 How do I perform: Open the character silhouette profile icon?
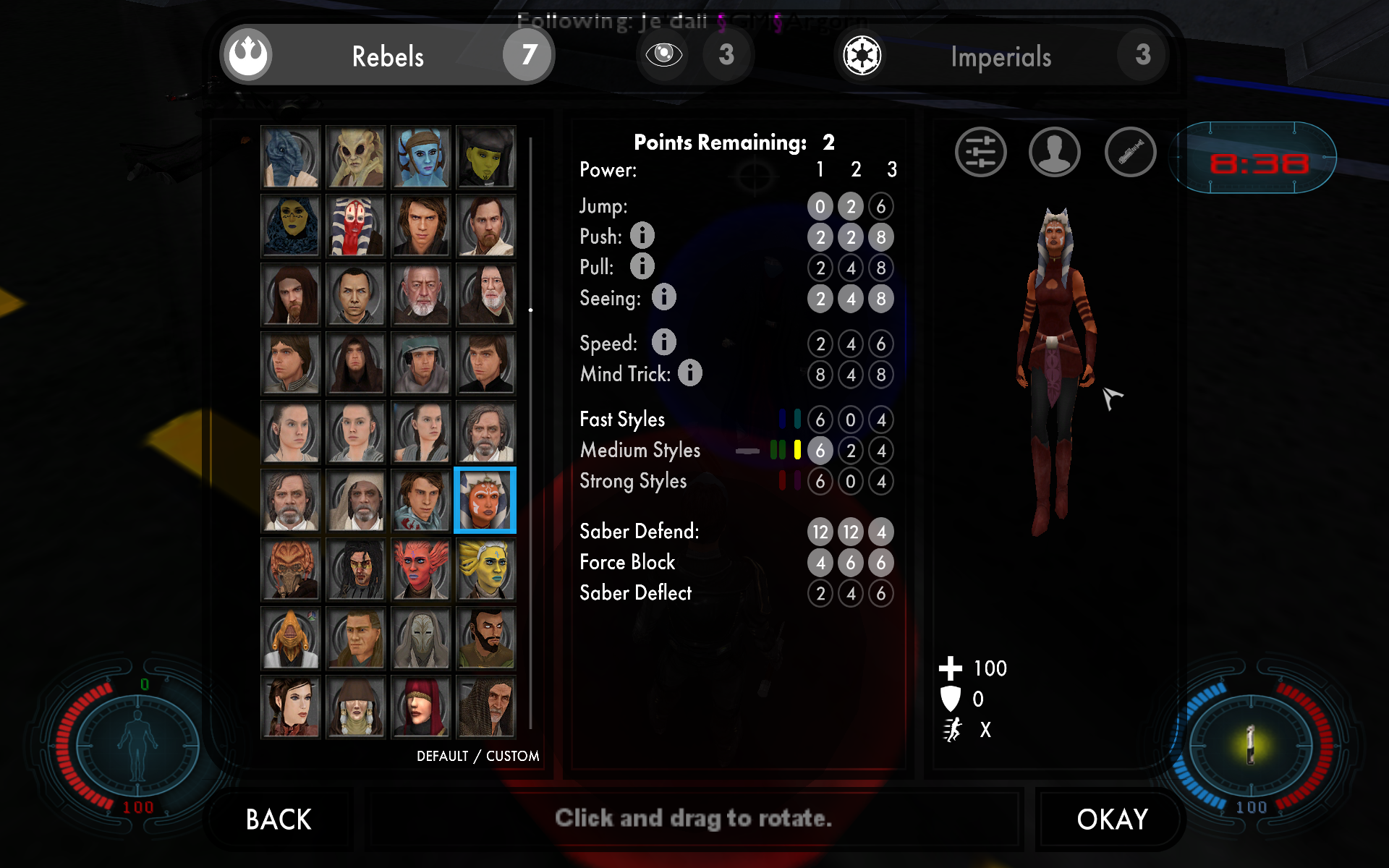pyautogui.click(x=1055, y=153)
